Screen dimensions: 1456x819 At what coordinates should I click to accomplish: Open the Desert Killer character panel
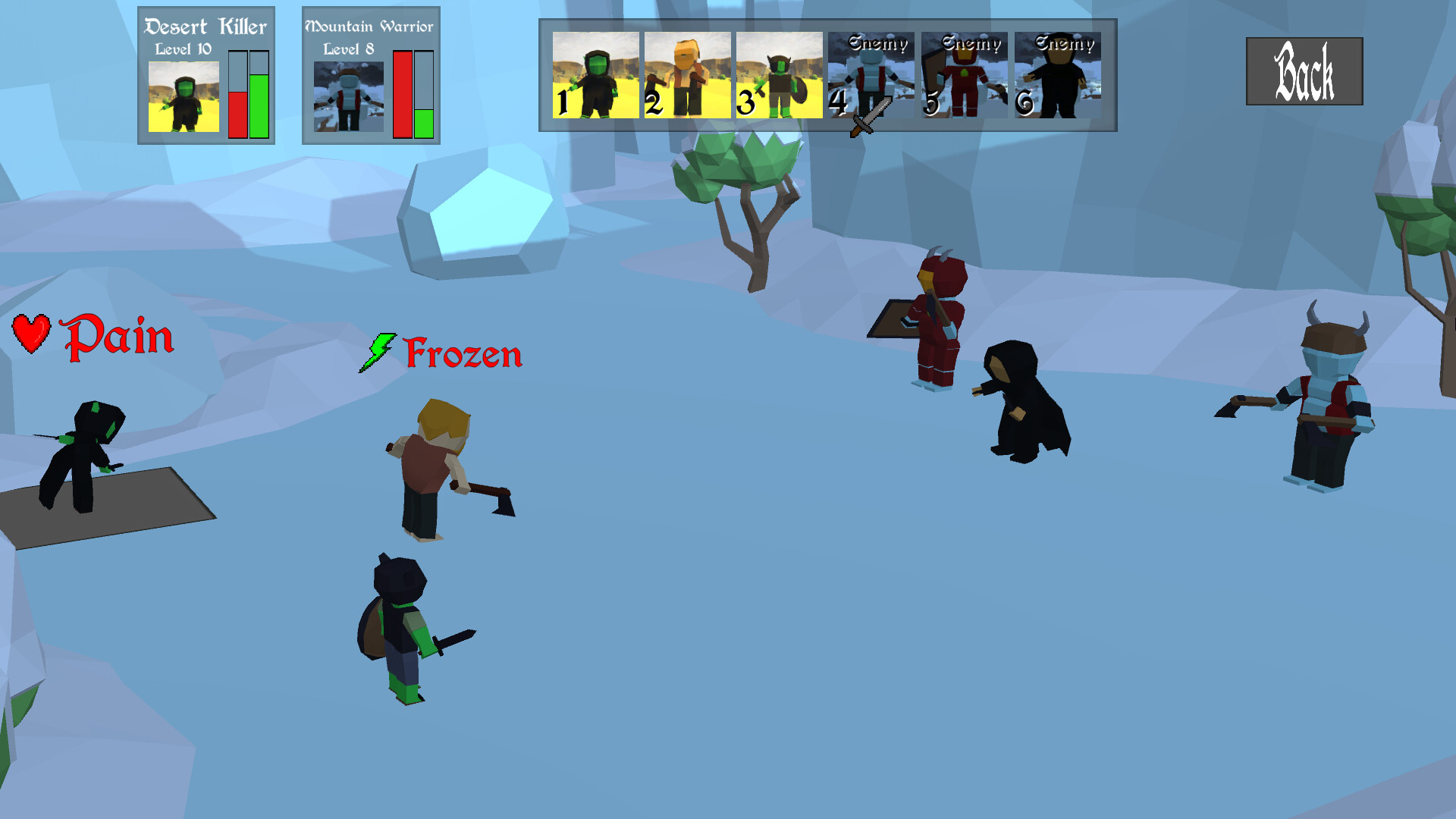205,74
